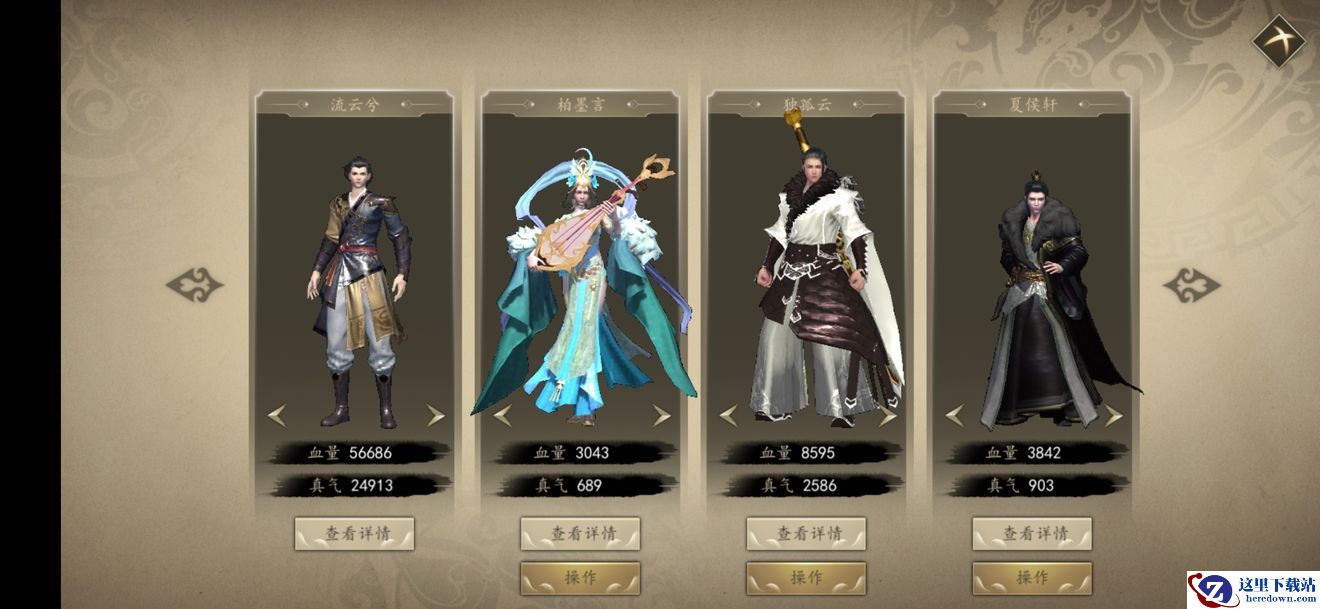Close the team panel with the X
The image size is (1320, 609).
coord(1278,42)
